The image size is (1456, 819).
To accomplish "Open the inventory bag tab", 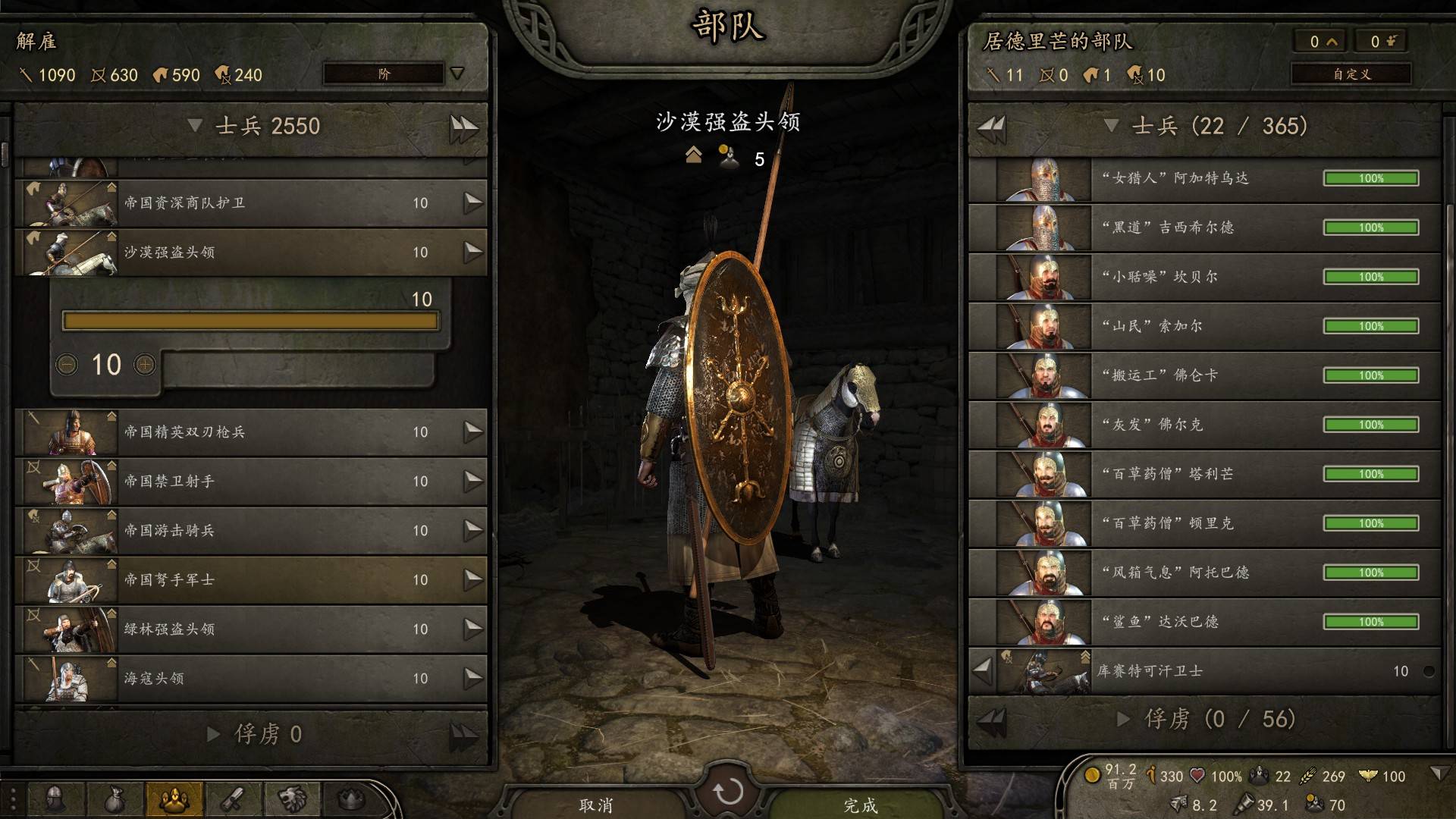I will (115, 799).
